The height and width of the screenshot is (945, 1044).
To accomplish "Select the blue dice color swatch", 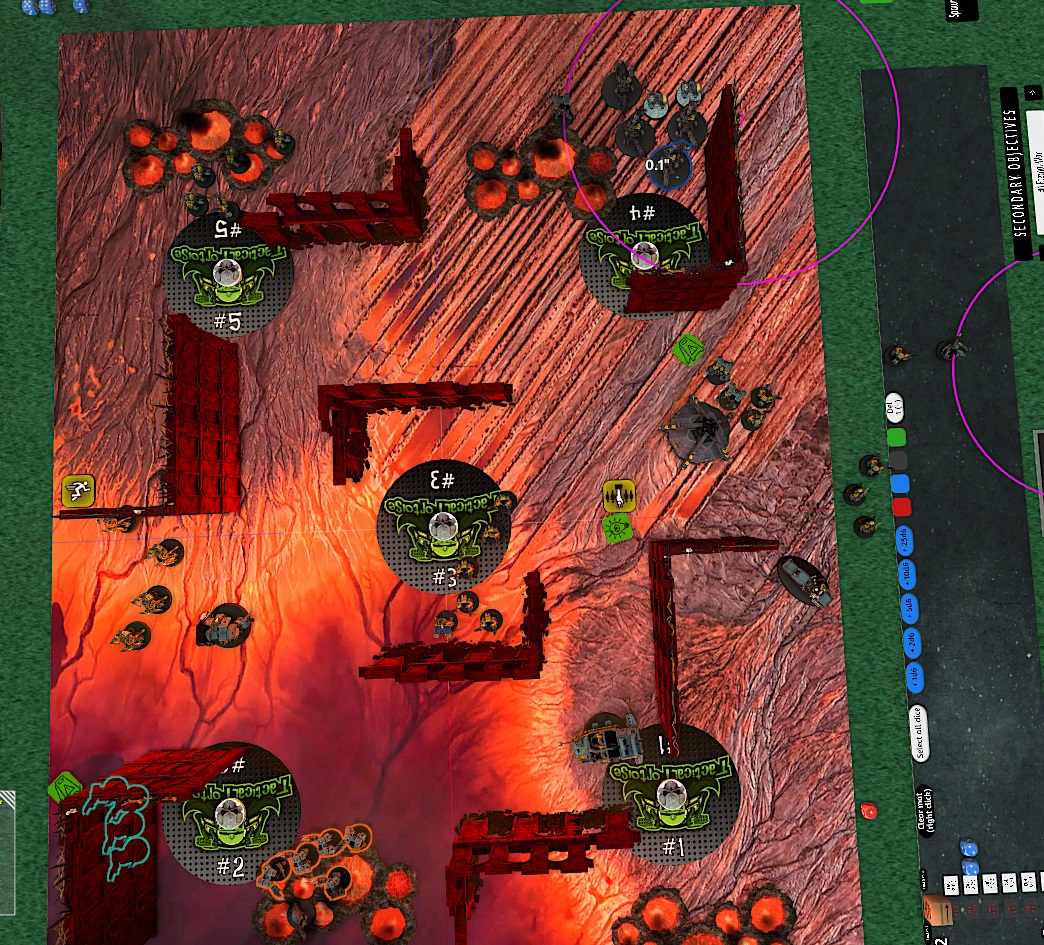I will (900, 484).
